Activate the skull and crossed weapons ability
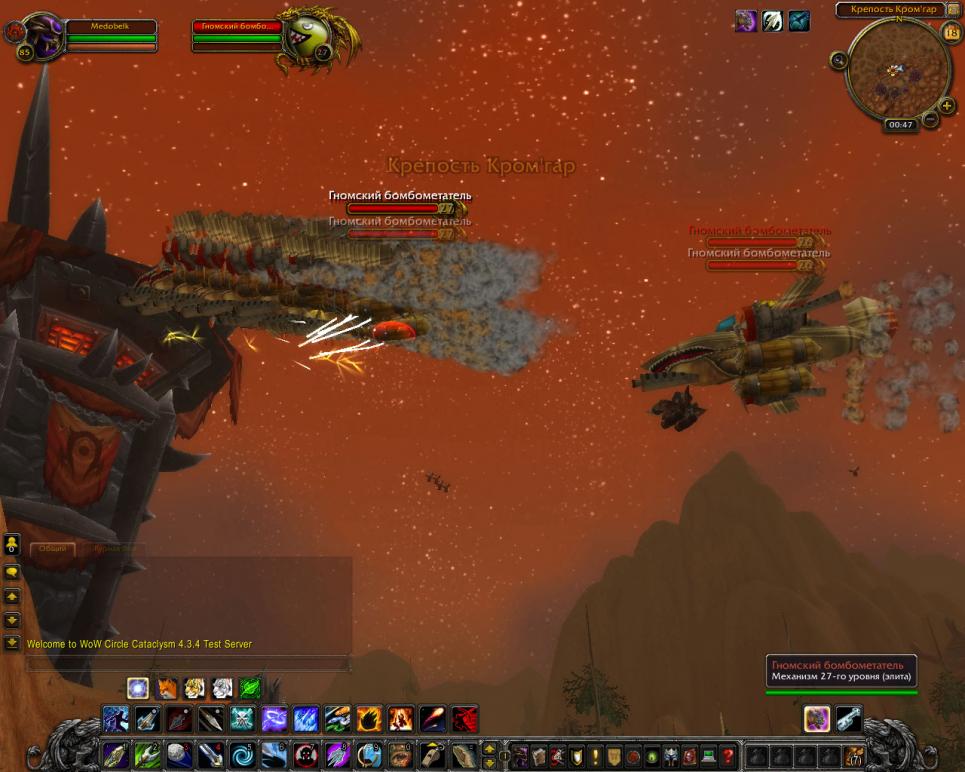 pos(243,718)
